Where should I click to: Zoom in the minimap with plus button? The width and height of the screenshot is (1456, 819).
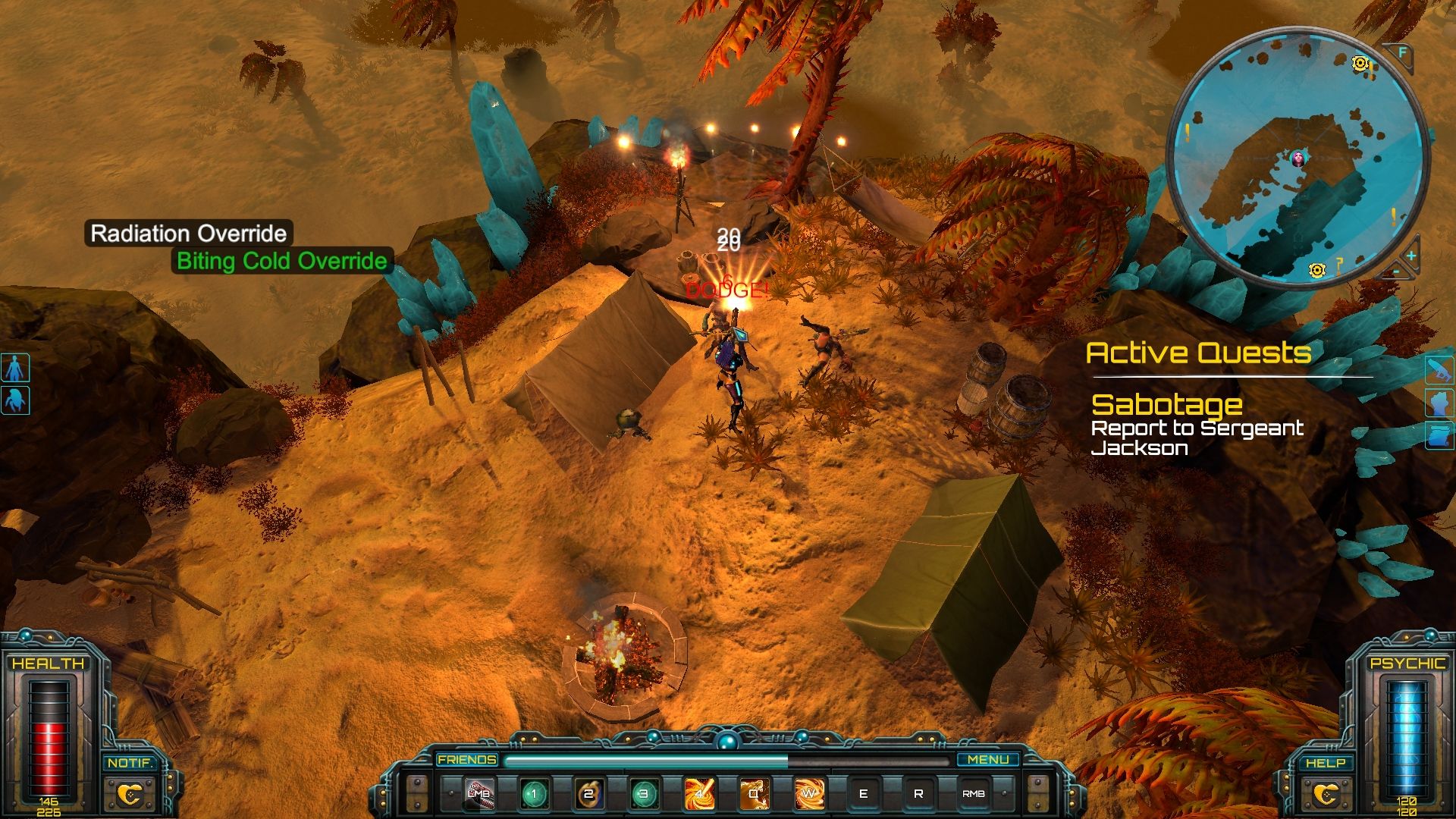pos(1410,256)
